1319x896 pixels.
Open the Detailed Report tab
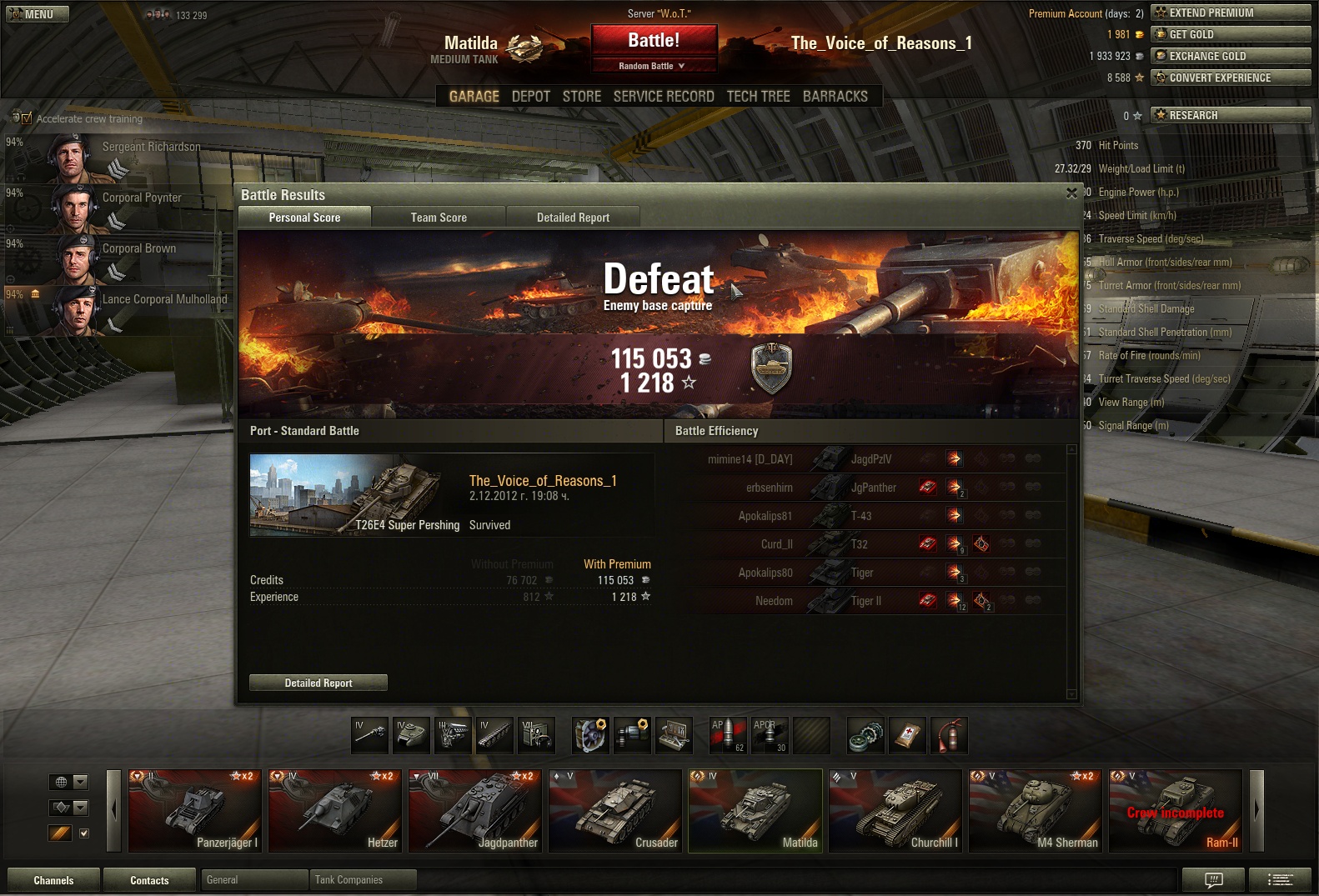coord(573,218)
